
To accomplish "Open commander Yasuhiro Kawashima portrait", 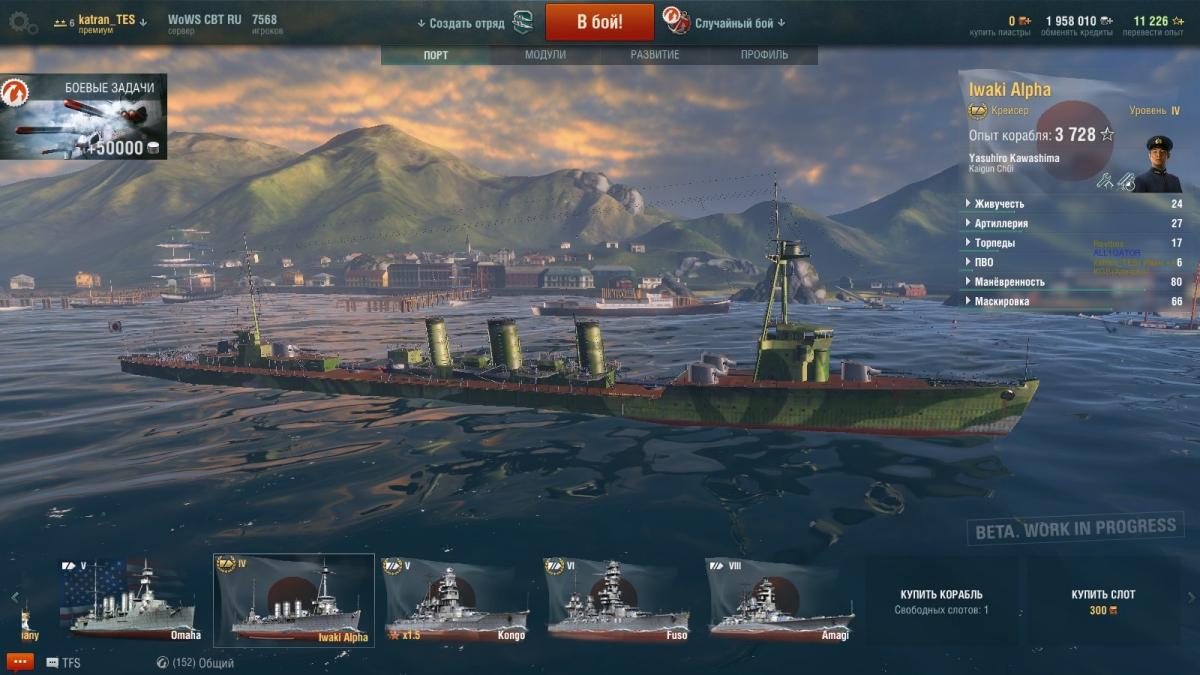I will pos(1158,164).
